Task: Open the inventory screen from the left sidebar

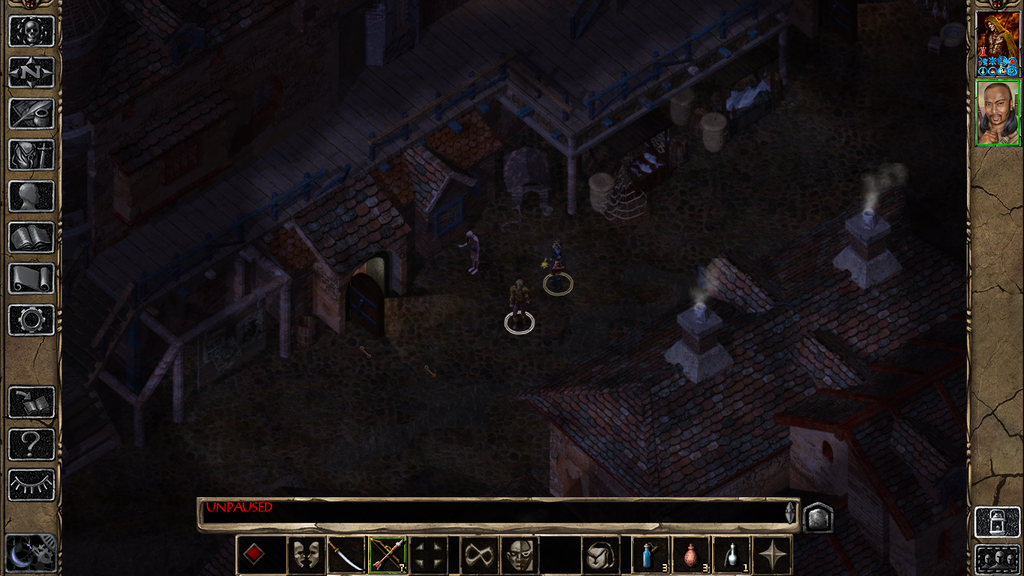Action: (x=31, y=154)
